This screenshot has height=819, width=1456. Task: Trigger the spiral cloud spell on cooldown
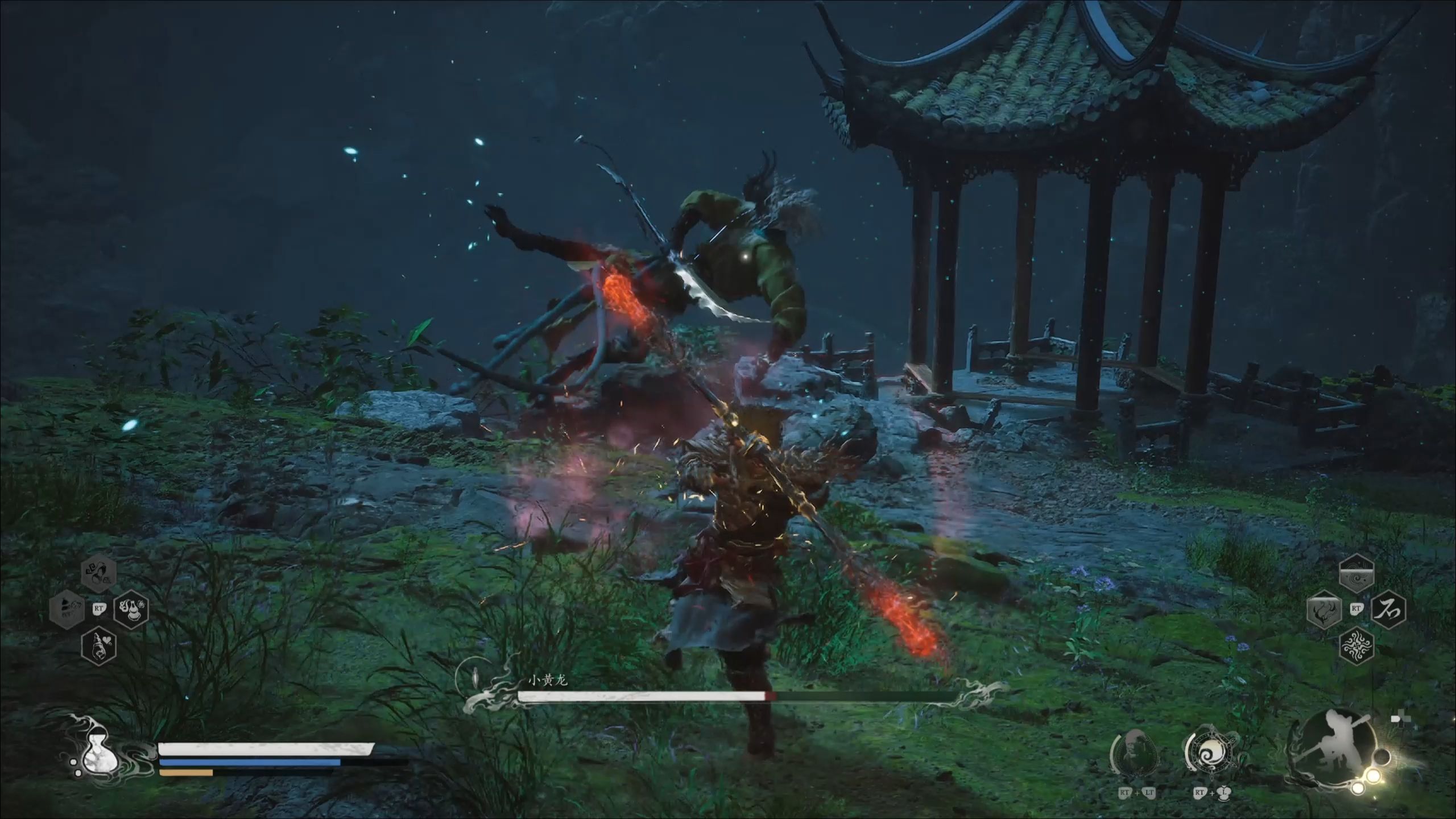coord(1356,574)
